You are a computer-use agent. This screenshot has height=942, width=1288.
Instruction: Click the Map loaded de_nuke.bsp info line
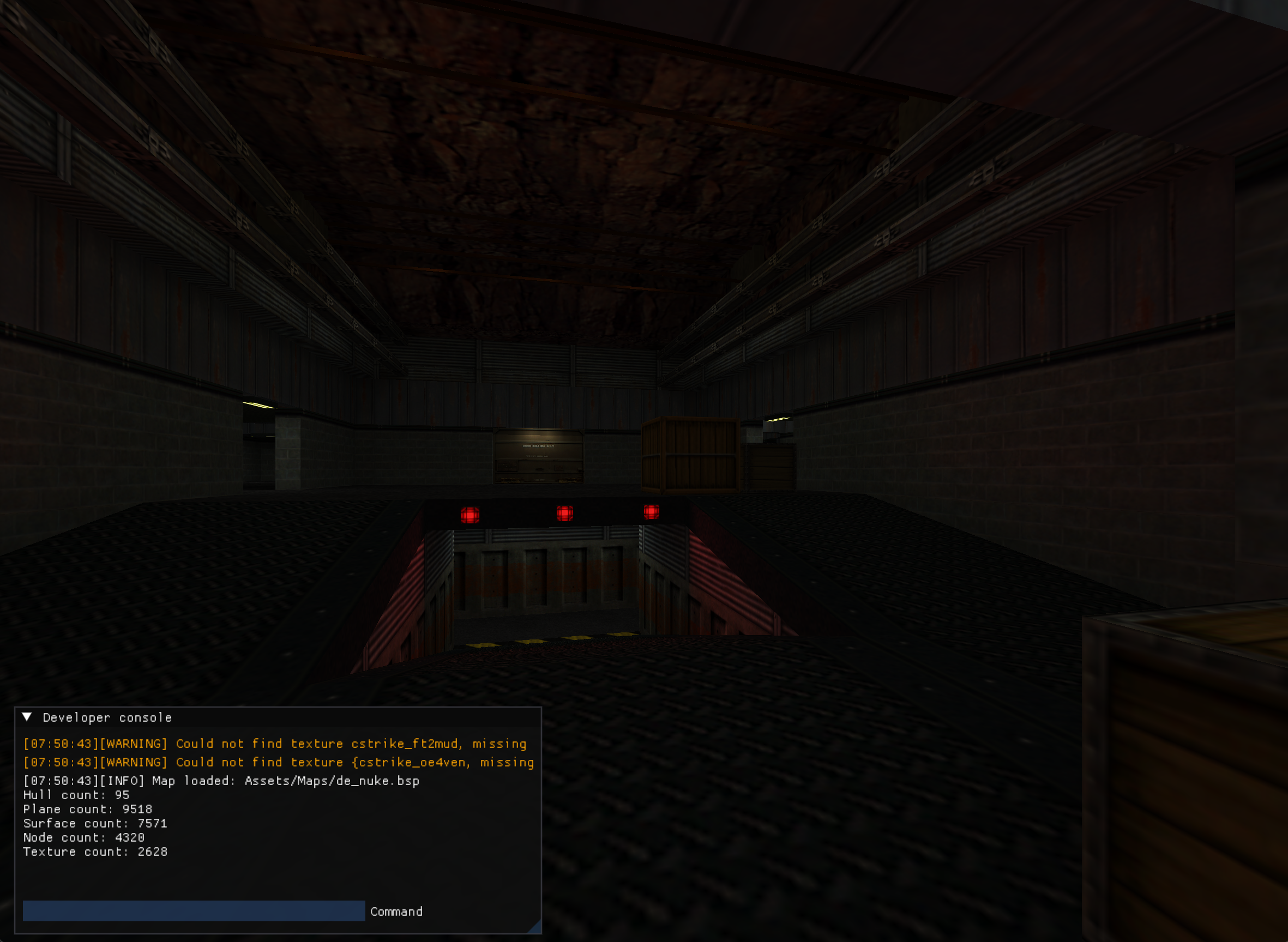pyautogui.click(x=221, y=781)
